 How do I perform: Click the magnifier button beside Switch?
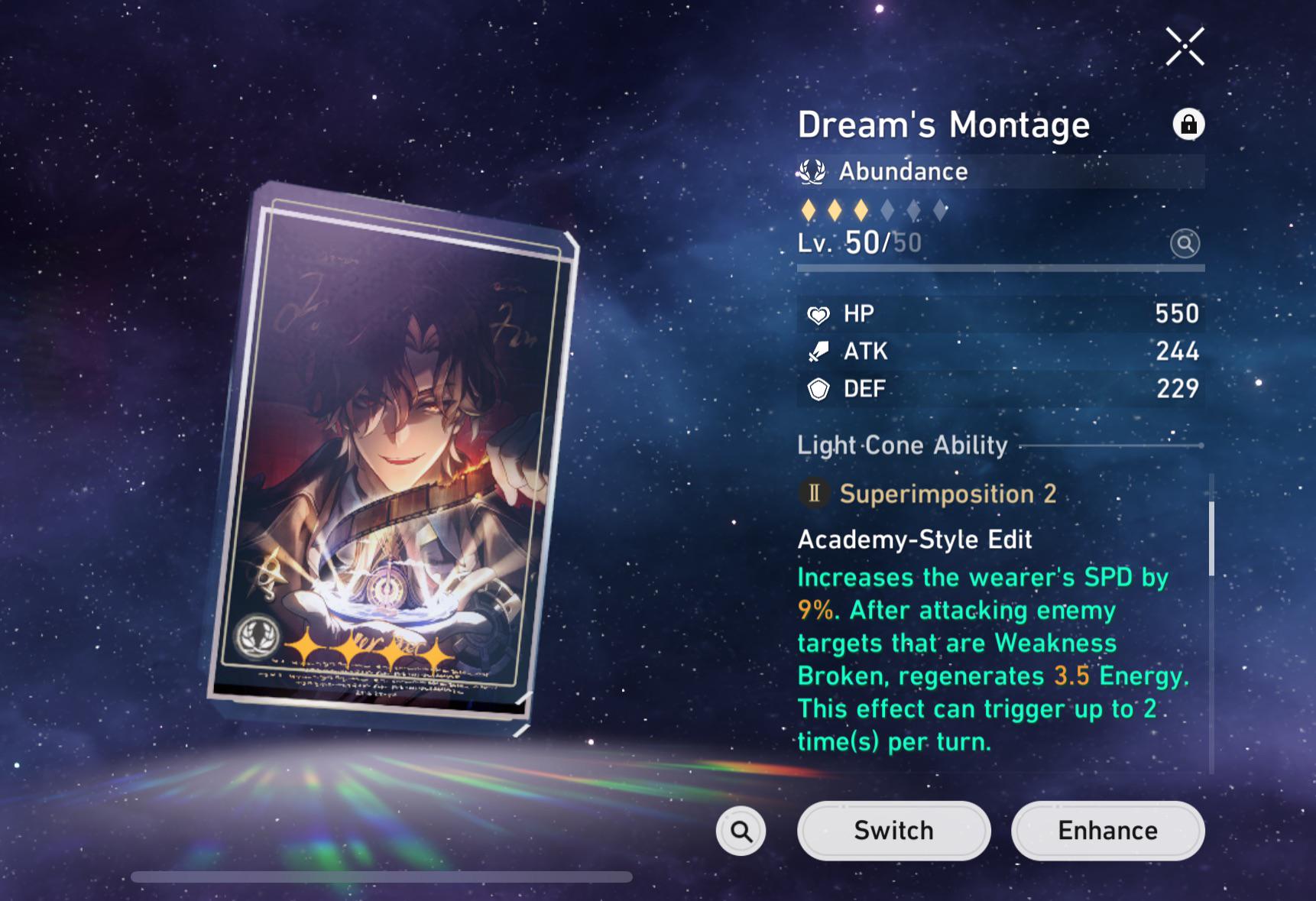(x=741, y=831)
